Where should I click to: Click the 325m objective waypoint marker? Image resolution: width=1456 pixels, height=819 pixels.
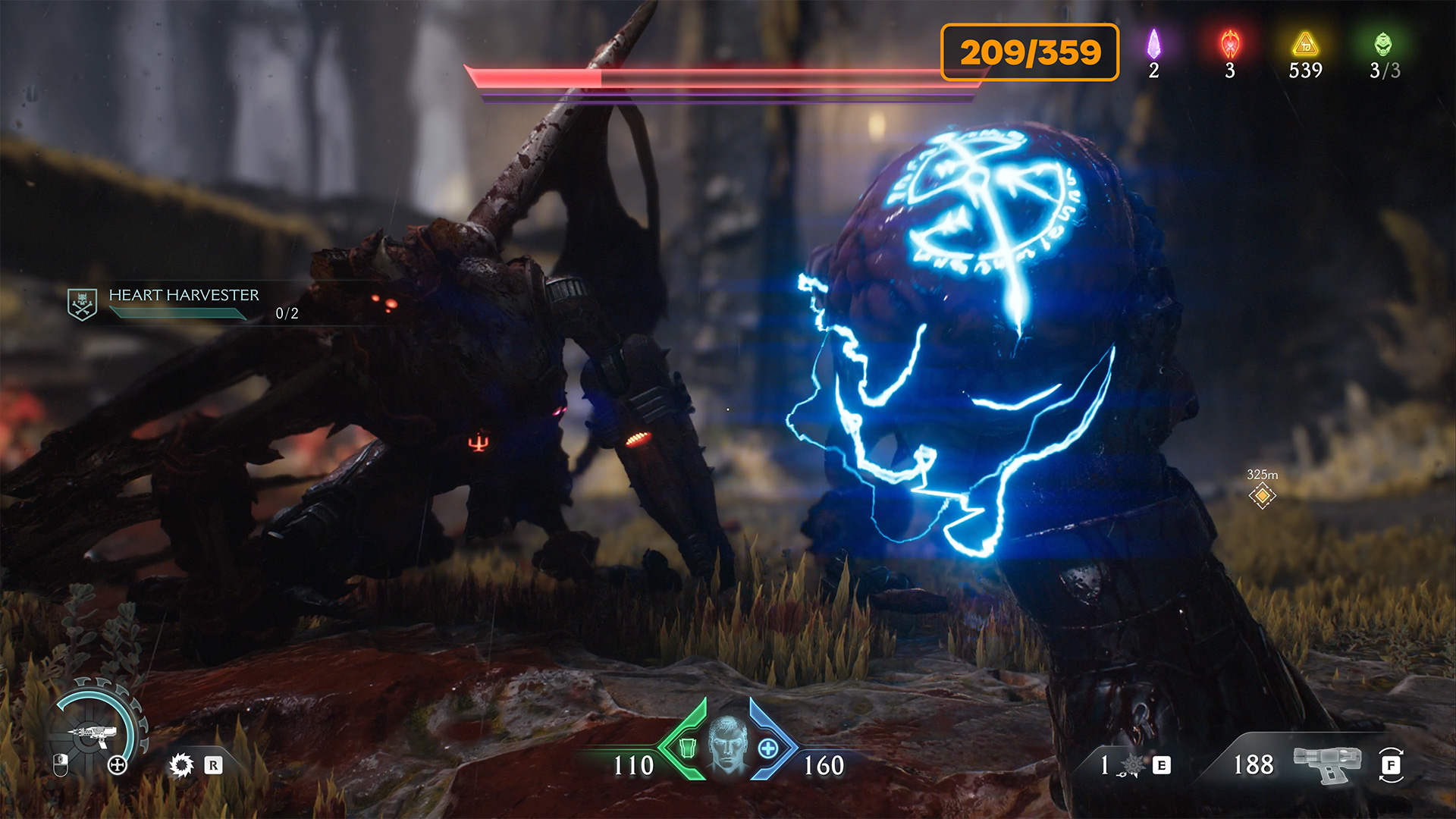tap(1263, 496)
